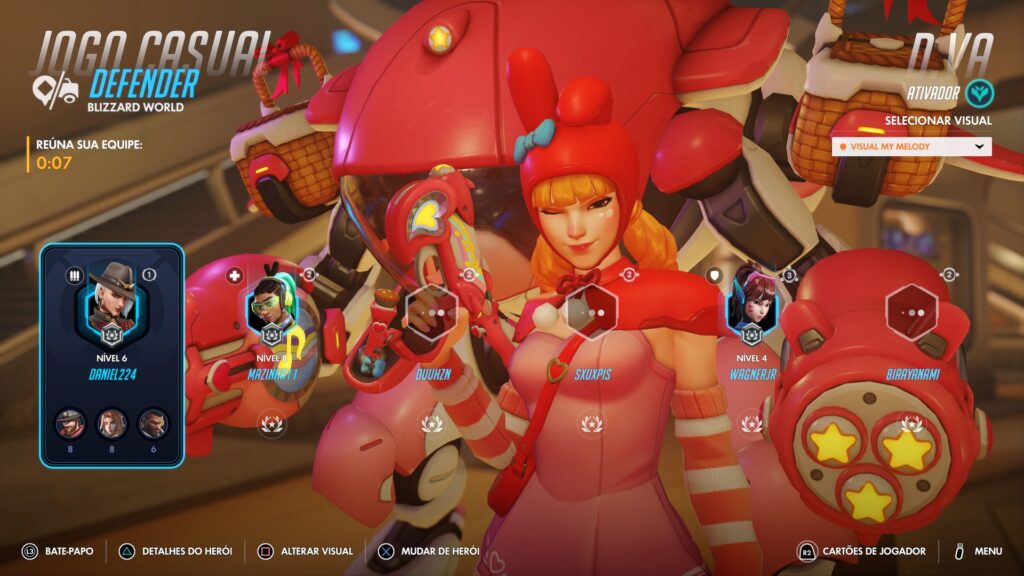This screenshot has height=576, width=1024.
Task: Choose the Biaayanami player slot
Action: click(x=911, y=311)
